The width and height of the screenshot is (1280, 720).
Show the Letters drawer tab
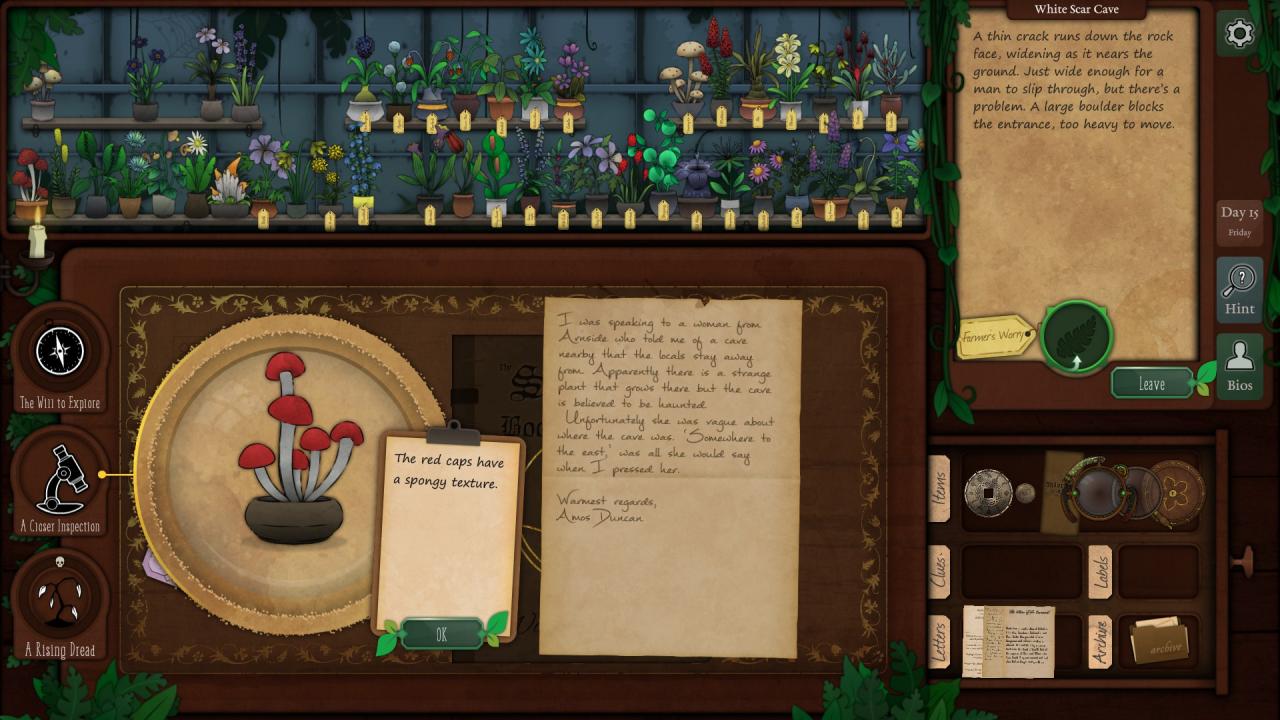click(x=939, y=641)
